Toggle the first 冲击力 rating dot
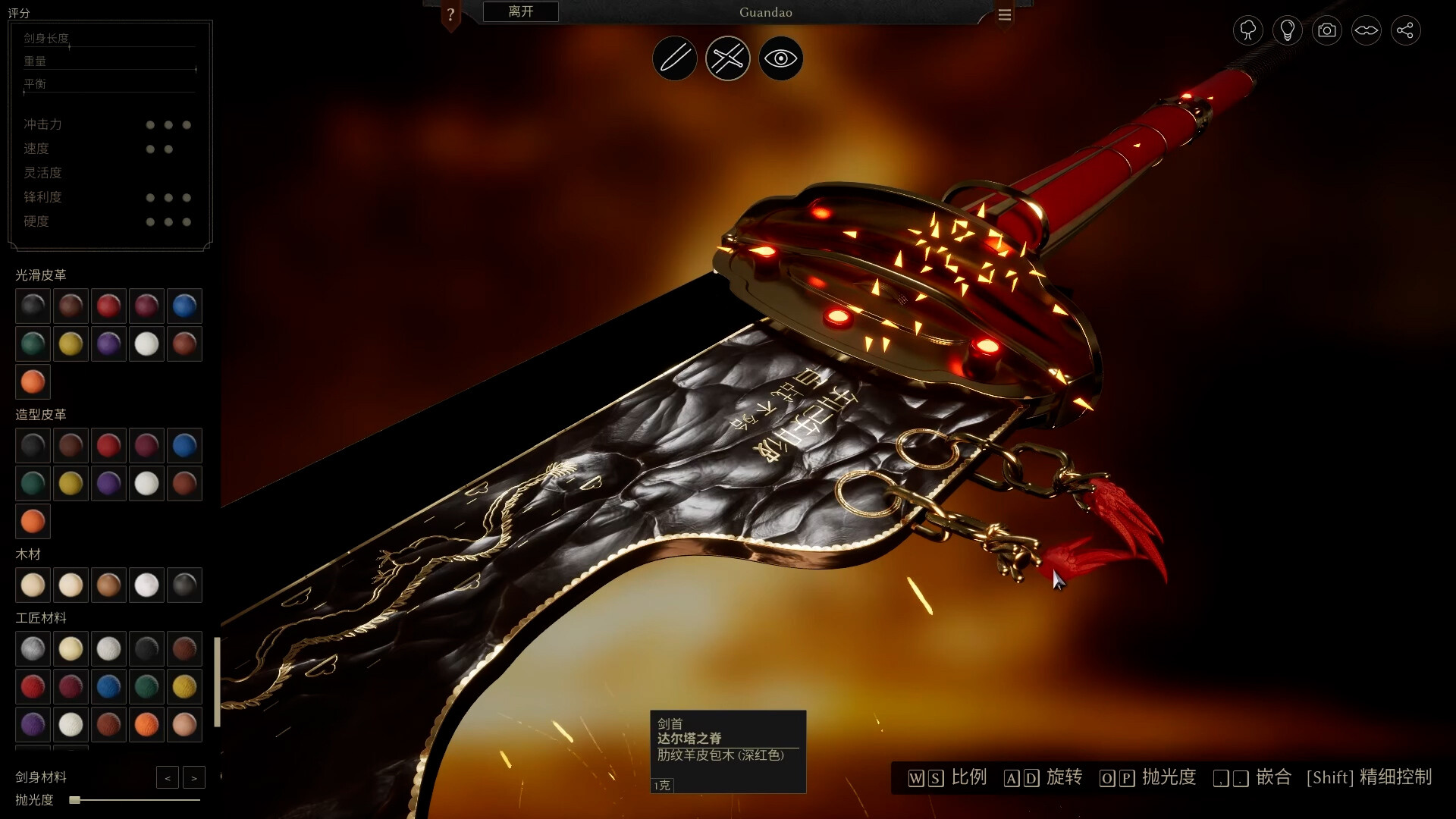Screen dimensions: 1456x819 [x=149, y=125]
